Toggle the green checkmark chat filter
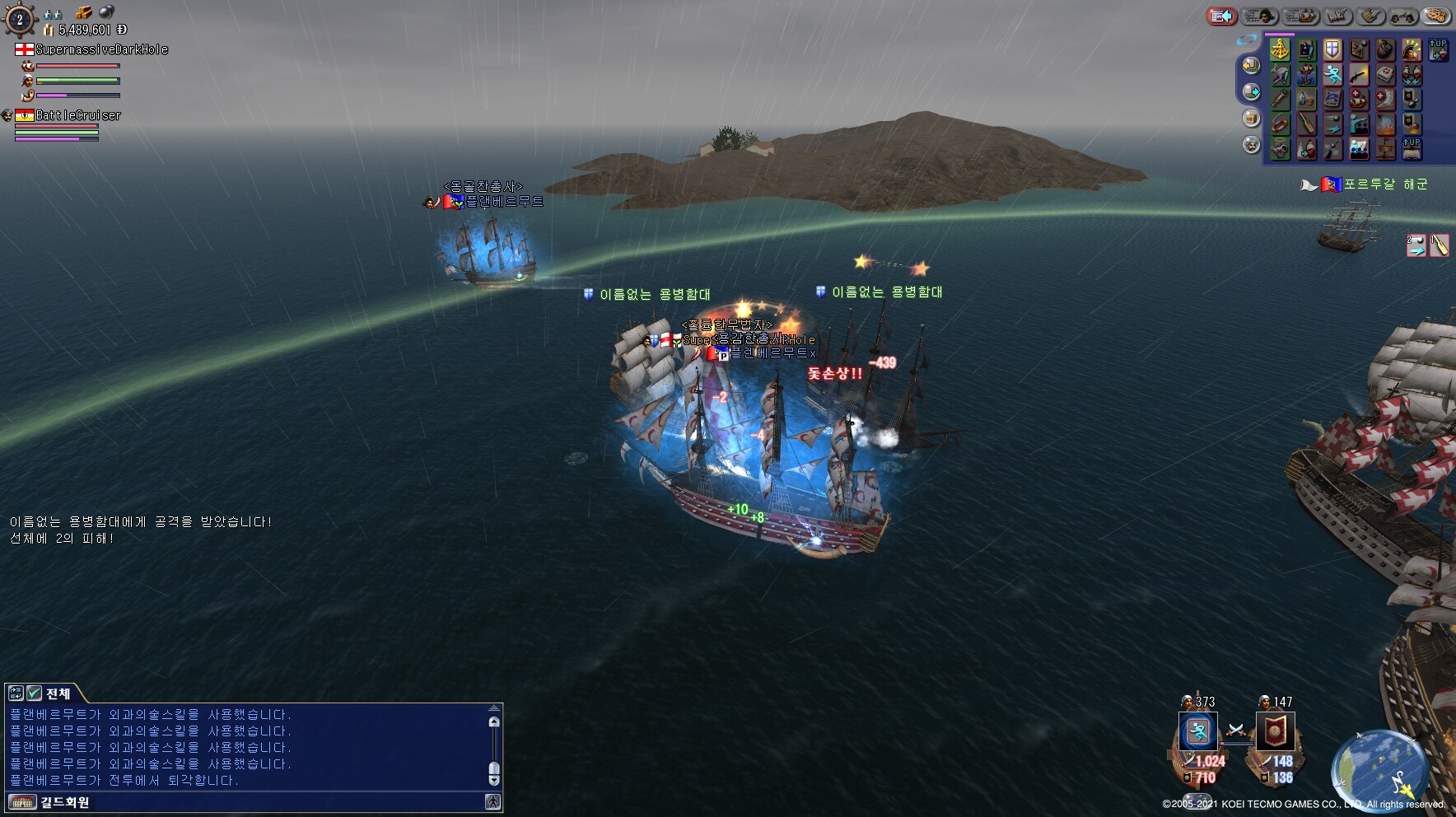Screen dimensions: 1456x817 coord(34,693)
